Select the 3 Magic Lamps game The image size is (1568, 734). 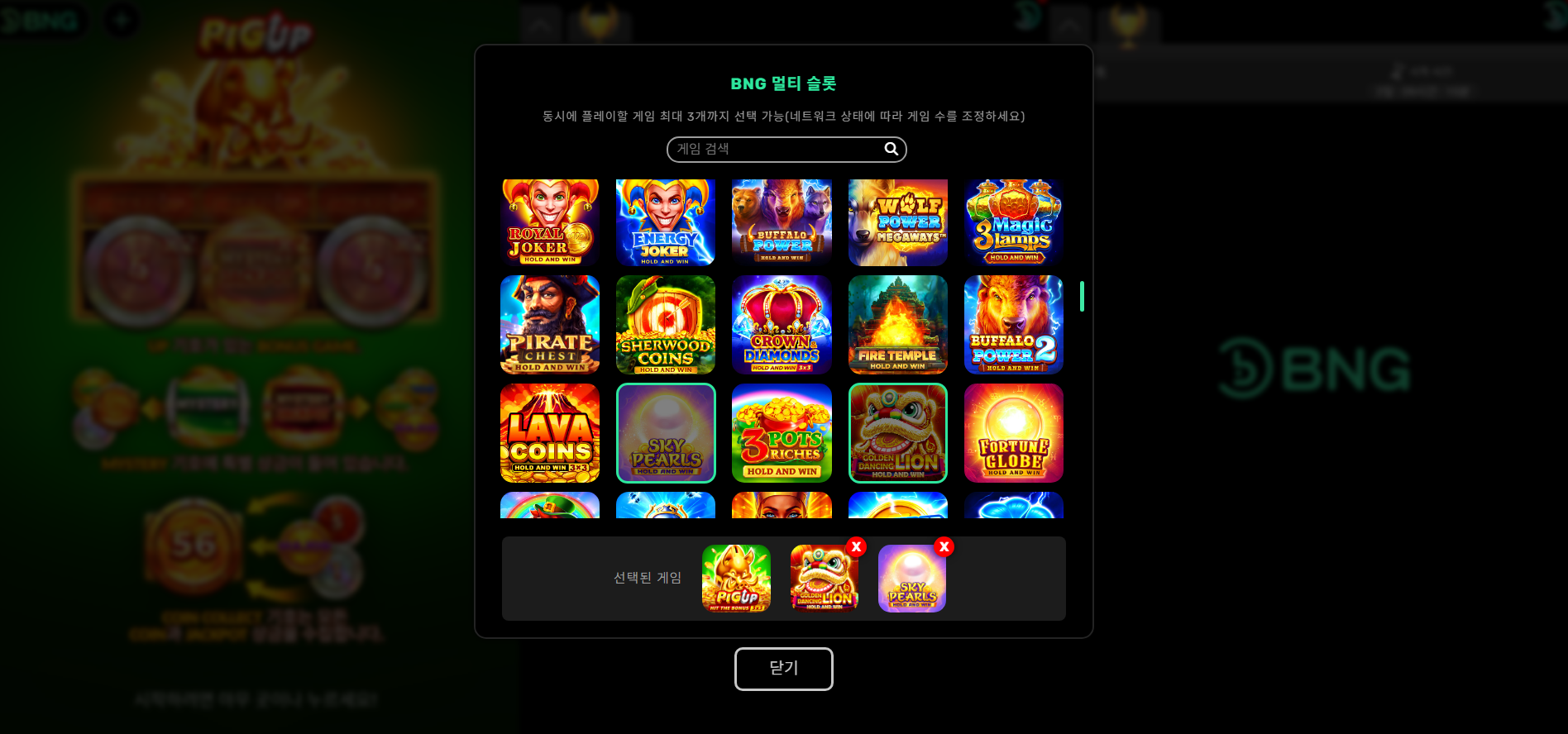click(1013, 222)
